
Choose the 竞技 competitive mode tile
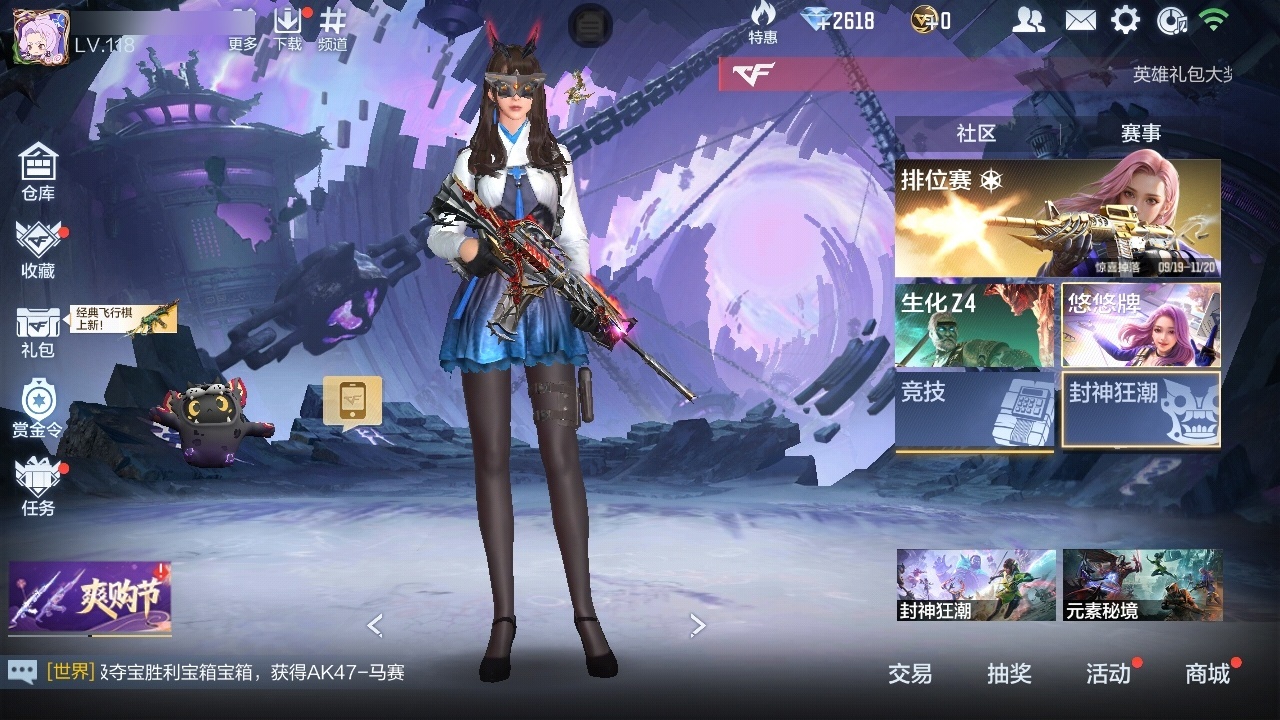point(974,410)
